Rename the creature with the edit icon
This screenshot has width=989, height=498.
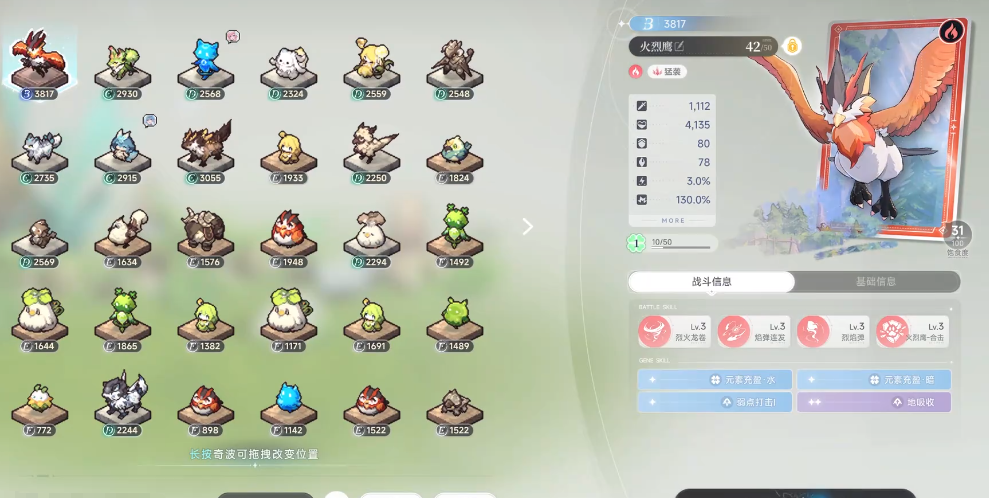tap(680, 46)
